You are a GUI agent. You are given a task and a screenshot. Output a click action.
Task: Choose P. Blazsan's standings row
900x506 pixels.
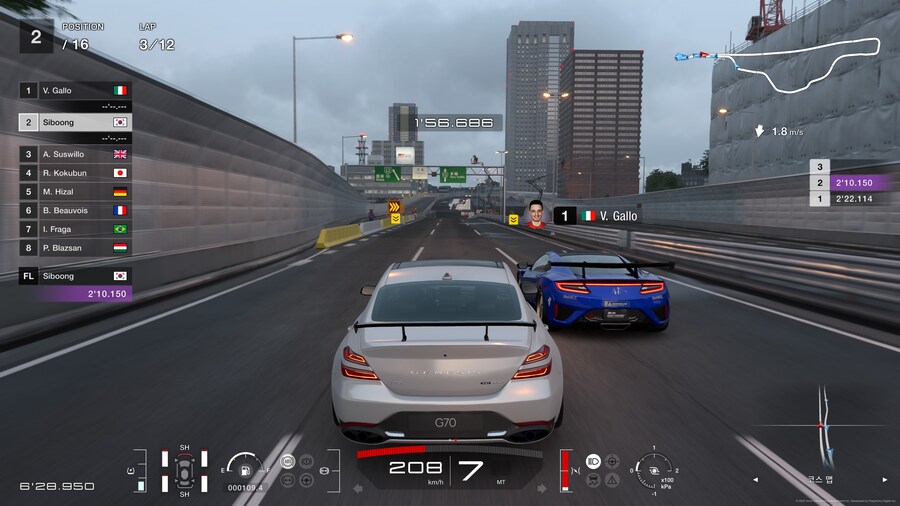(x=75, y=248)
